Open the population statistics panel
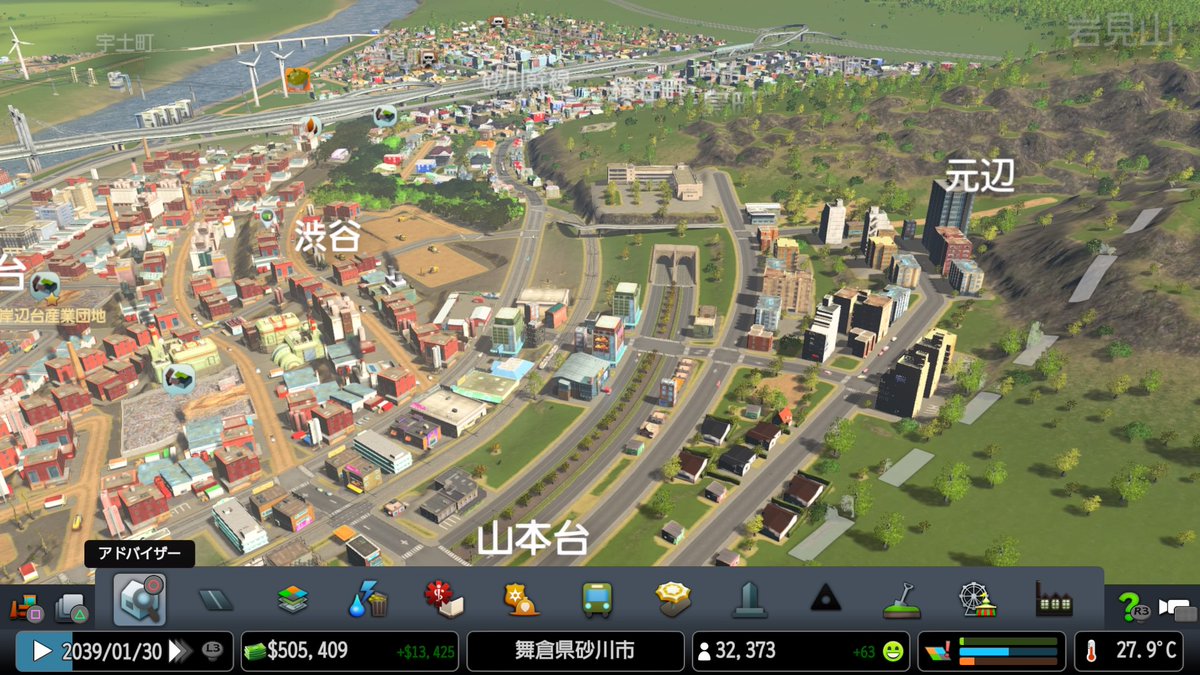Viewport: 1200px width, 675px height. pyautogui.click(x=800, y=651)
